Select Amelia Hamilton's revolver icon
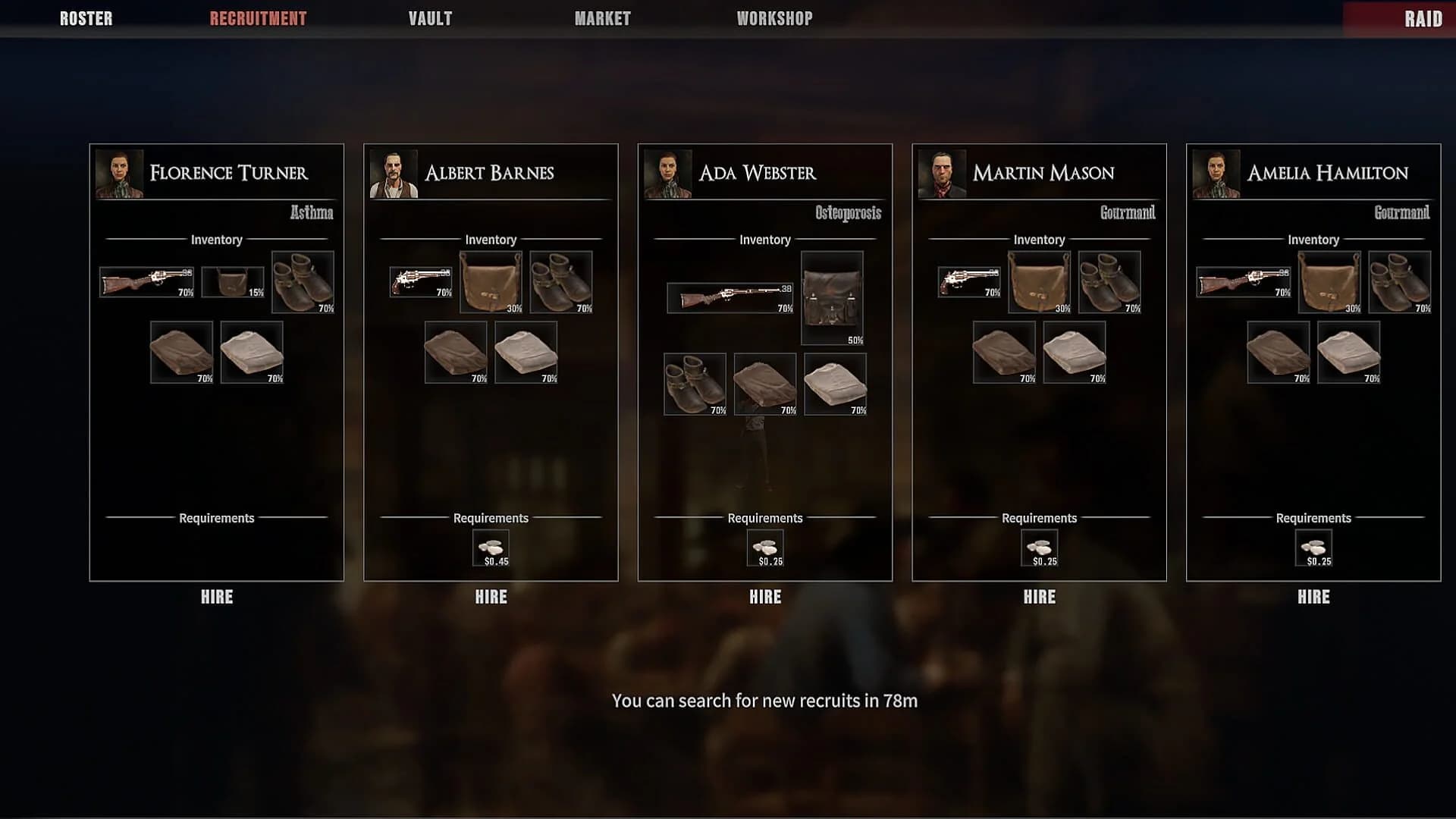This screenshot has width=1456, height=819. 1244,281
